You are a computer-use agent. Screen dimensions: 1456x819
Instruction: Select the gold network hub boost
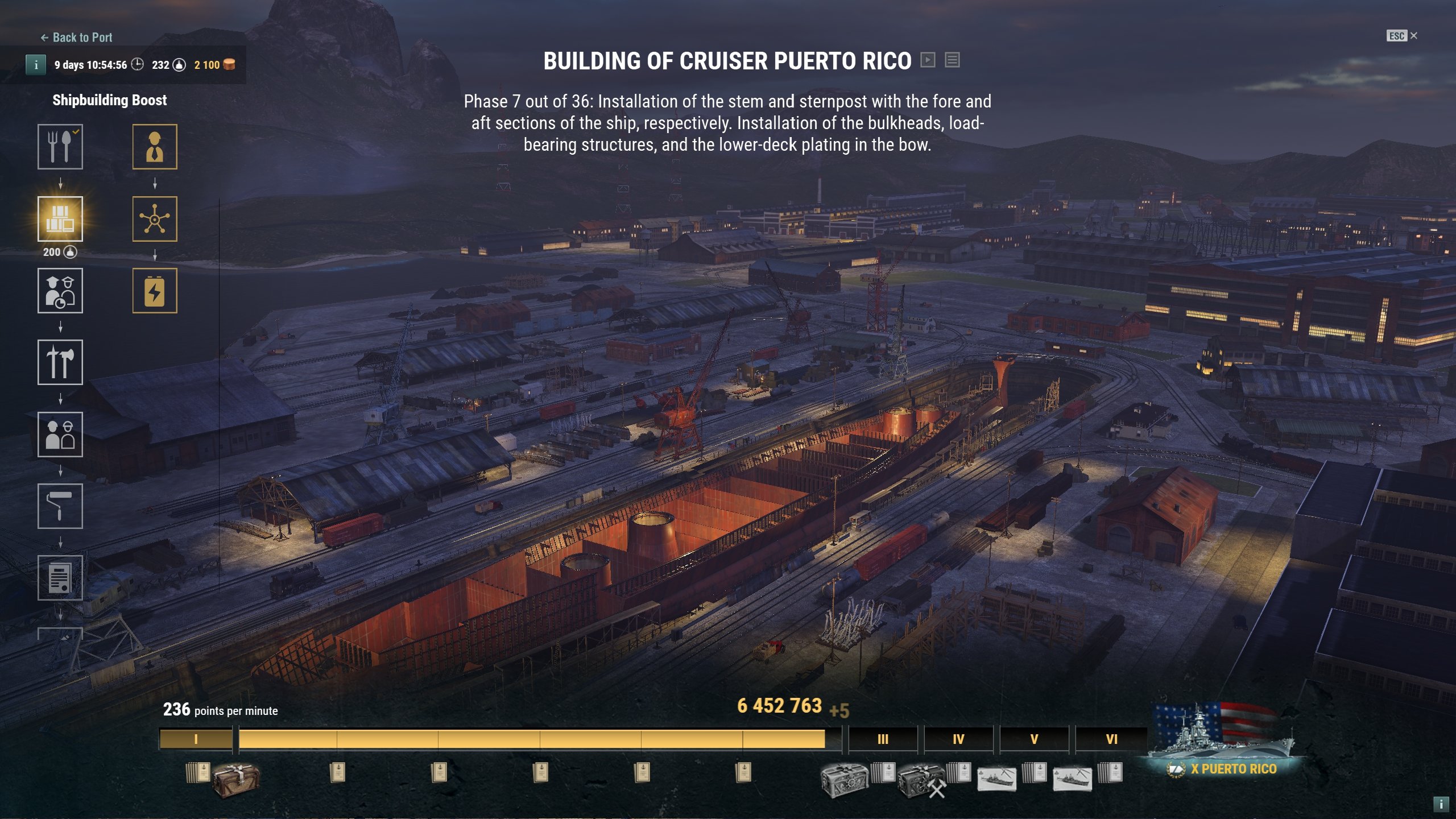[x=155, y=219]
